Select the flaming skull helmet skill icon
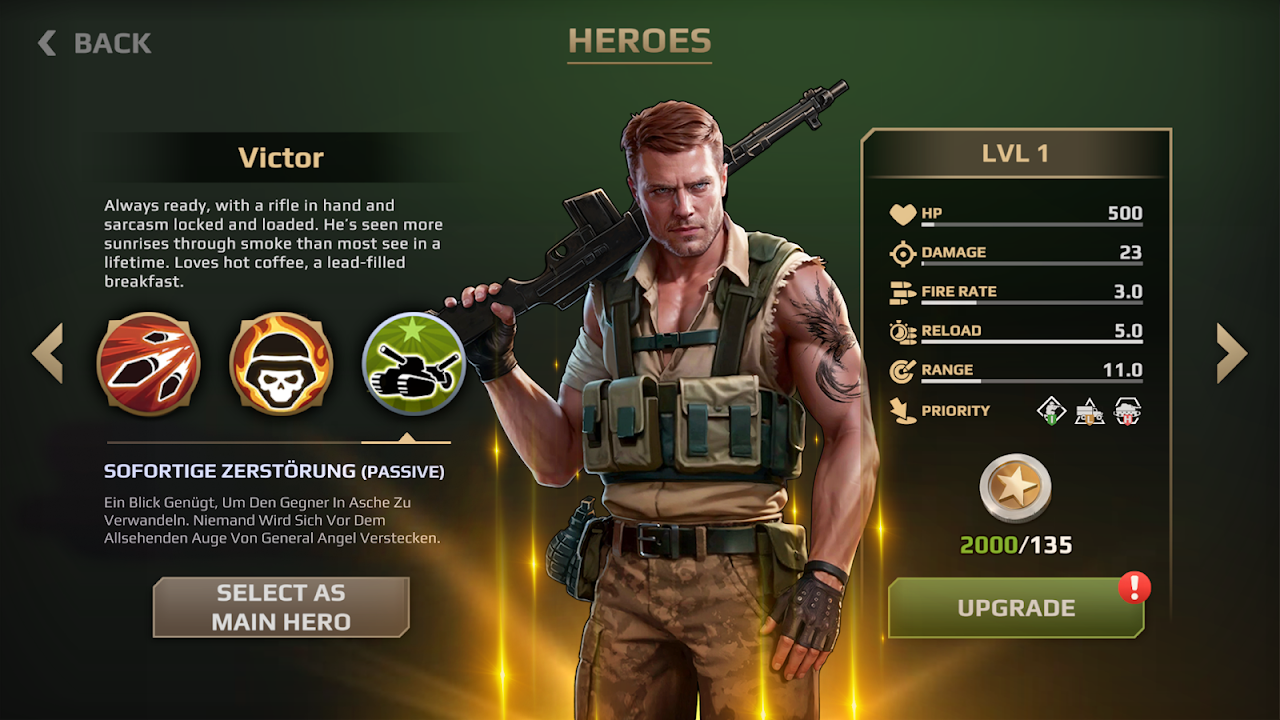 coord(281,364)
